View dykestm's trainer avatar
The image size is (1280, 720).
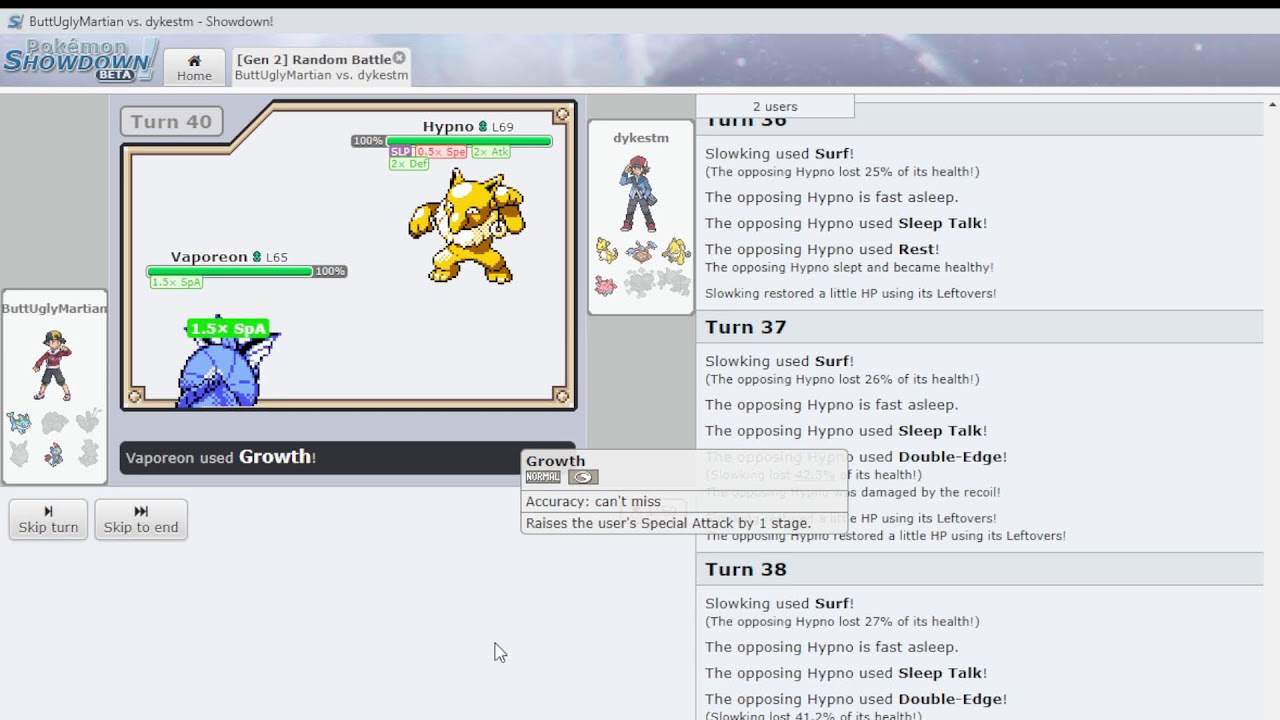pos(640,194)
